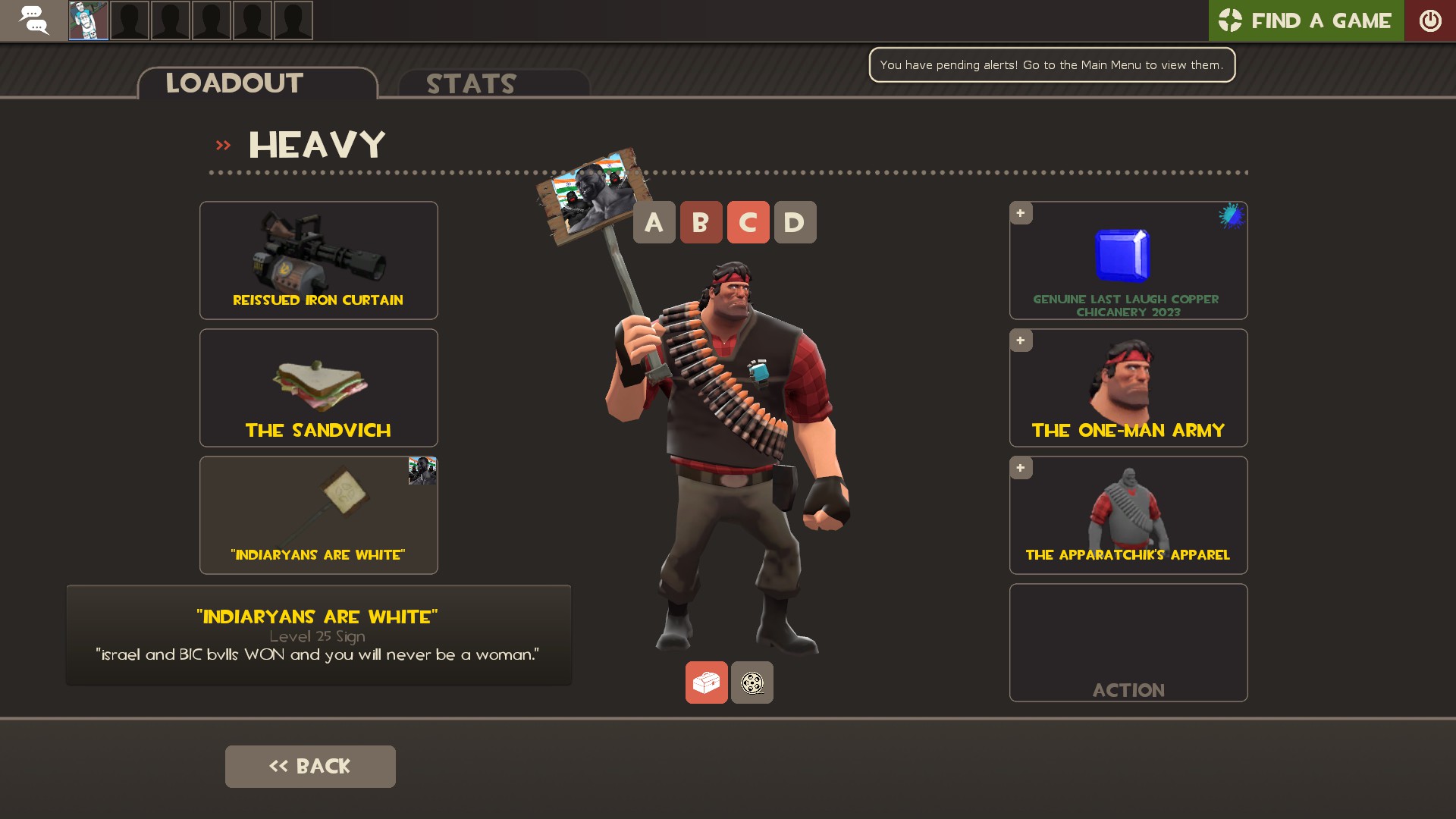Click the player avatar in the party bar
The image size is (1456, 819).
tap(89, 20)
